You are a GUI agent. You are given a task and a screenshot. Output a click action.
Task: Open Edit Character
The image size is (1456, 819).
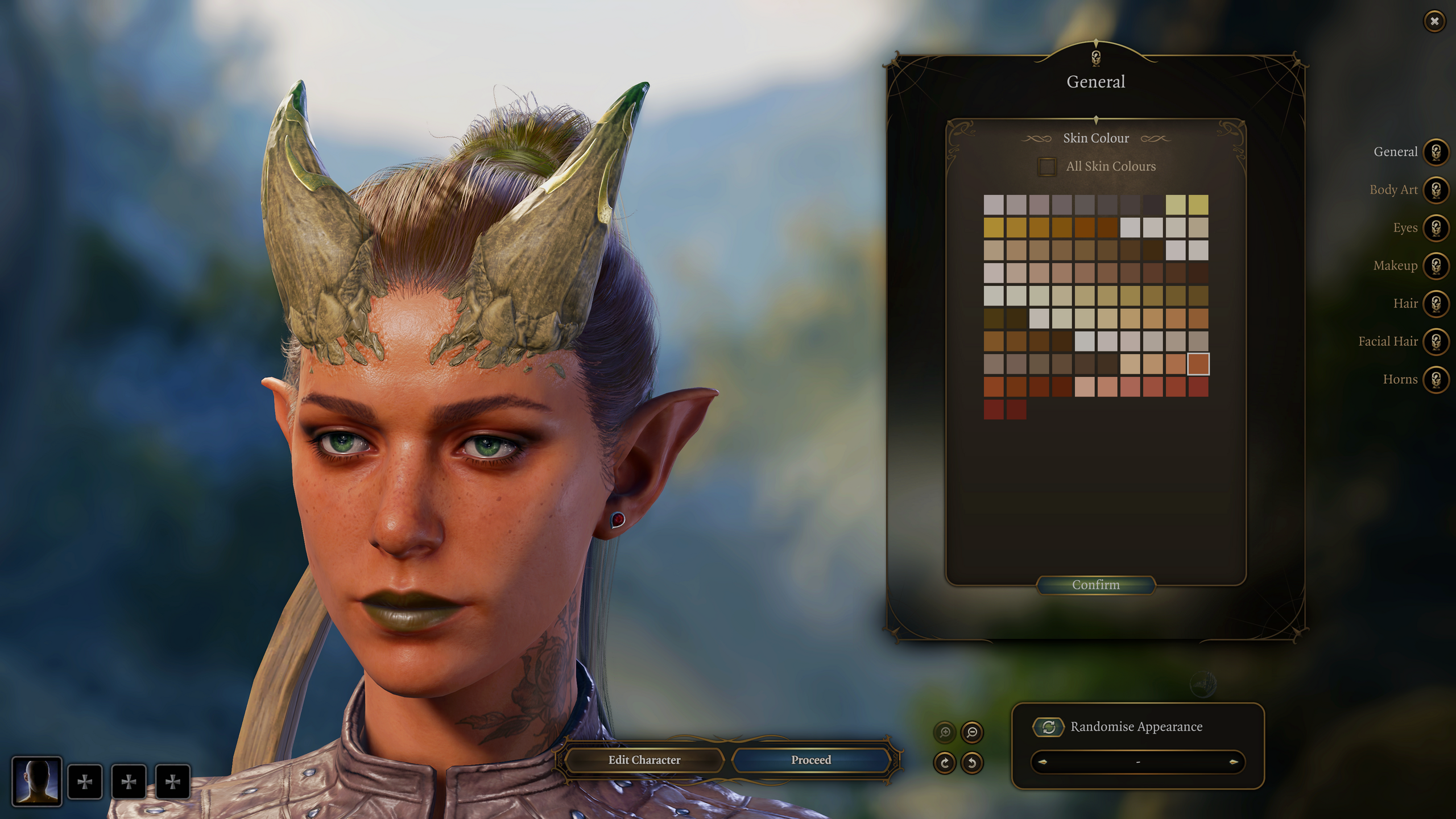(644, 760)
